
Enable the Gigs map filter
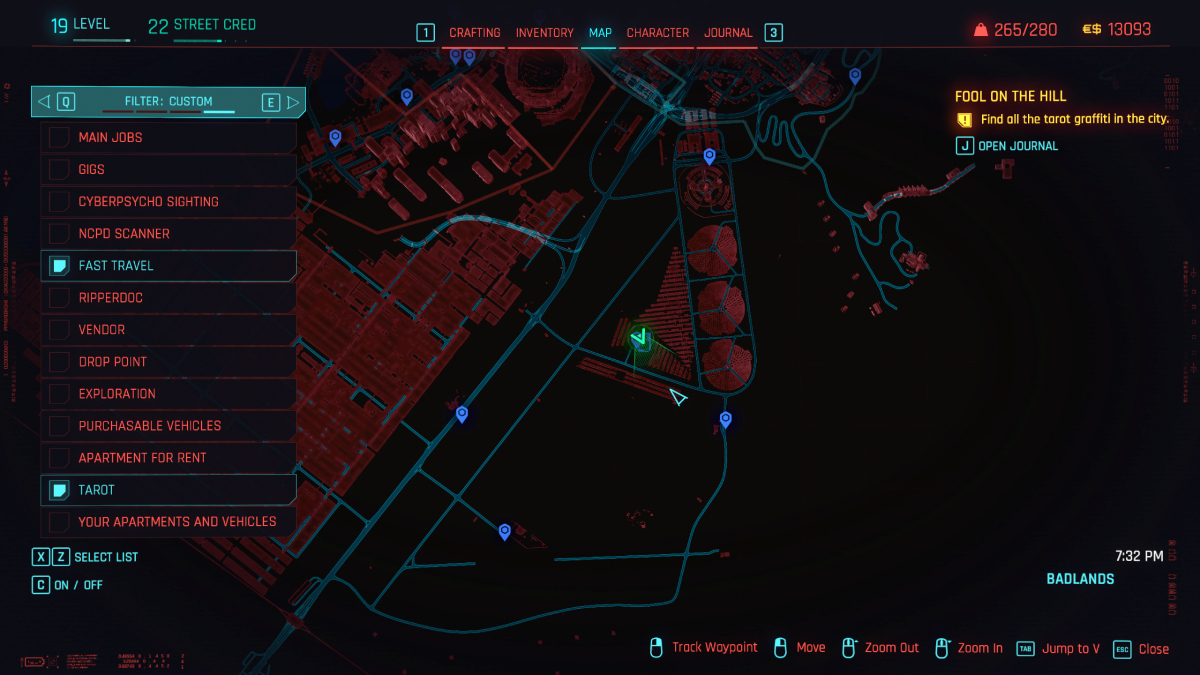pyautogui.click(x=168, y=169)
